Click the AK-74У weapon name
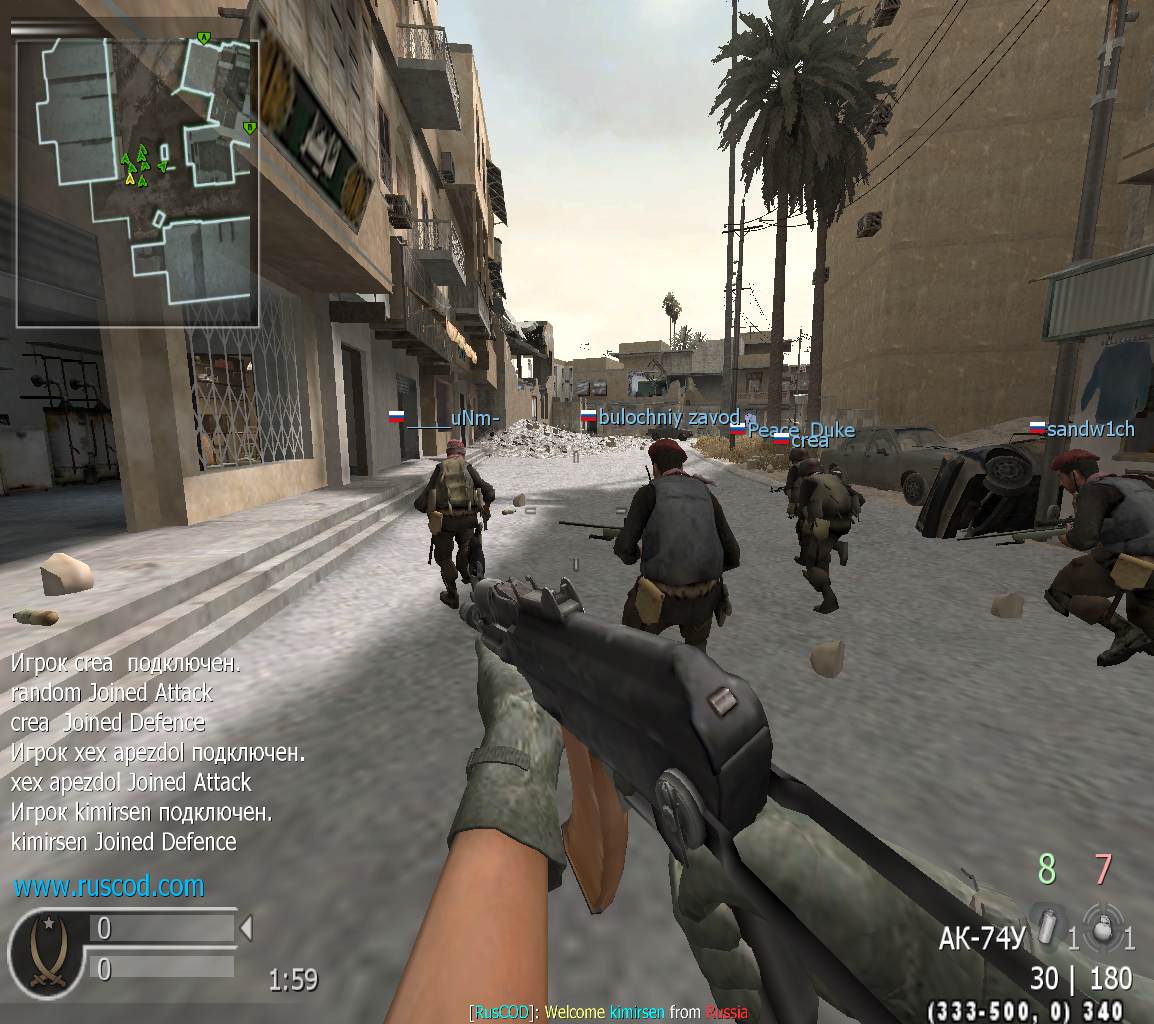This screenshot has height=1024, width=1154. tap(981, 938)
